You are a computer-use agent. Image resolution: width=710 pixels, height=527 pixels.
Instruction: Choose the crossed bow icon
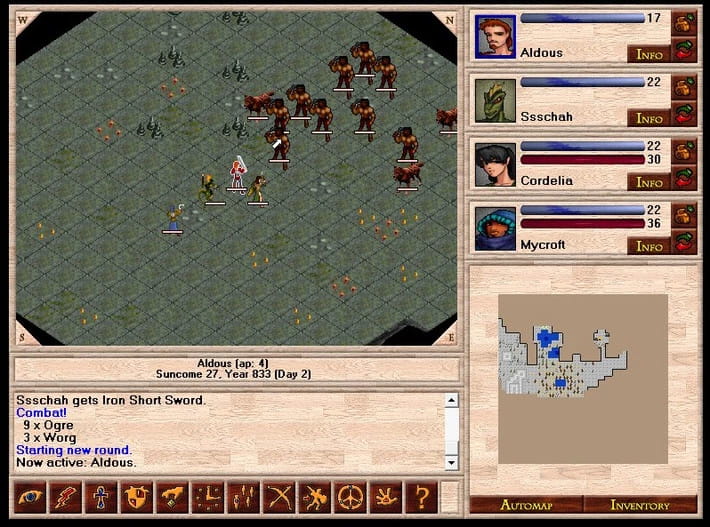click(x=278, y=497)
